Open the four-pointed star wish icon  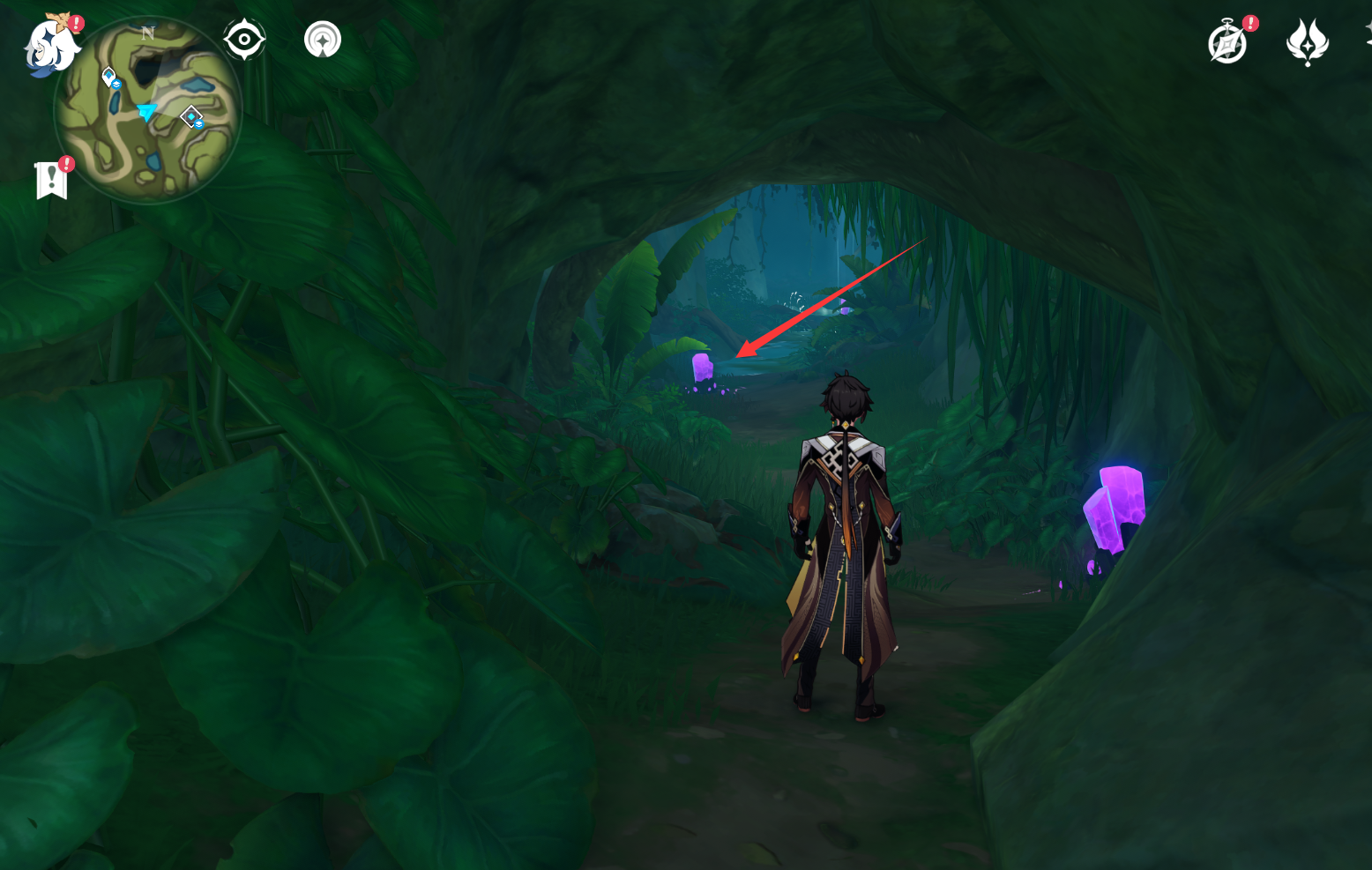click(1307, 41)
